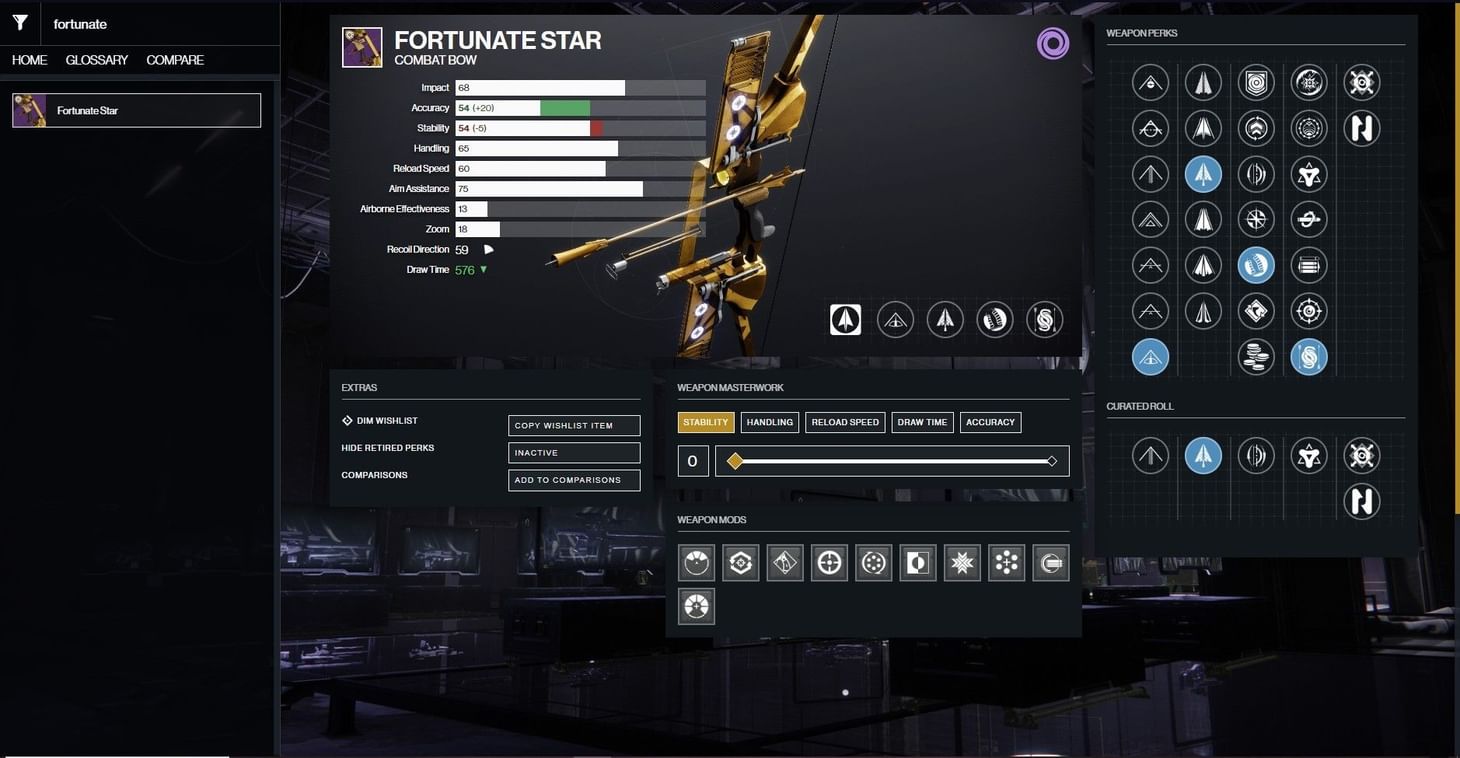The image size is (1460, 758).
Task: Click the Recoil Direction arrow indicator
Action: coord(488,249)
